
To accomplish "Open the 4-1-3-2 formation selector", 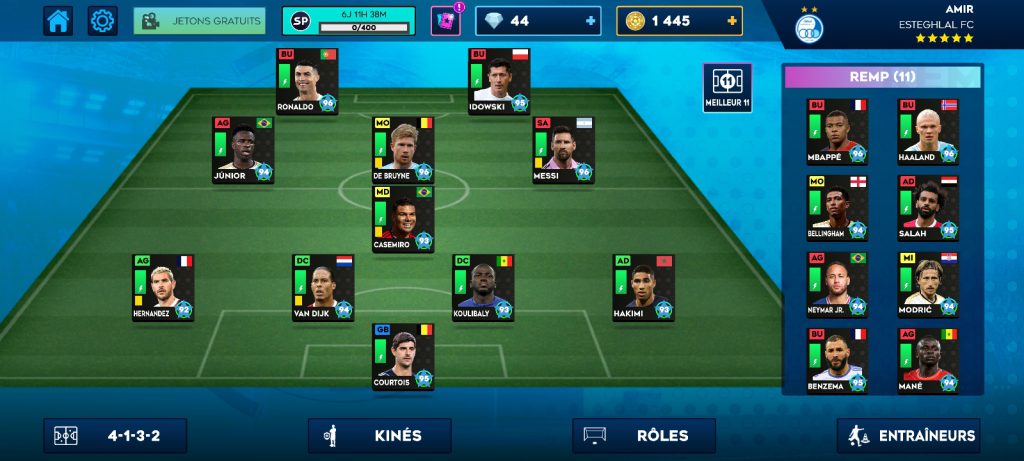I will [x=115, y=436].
